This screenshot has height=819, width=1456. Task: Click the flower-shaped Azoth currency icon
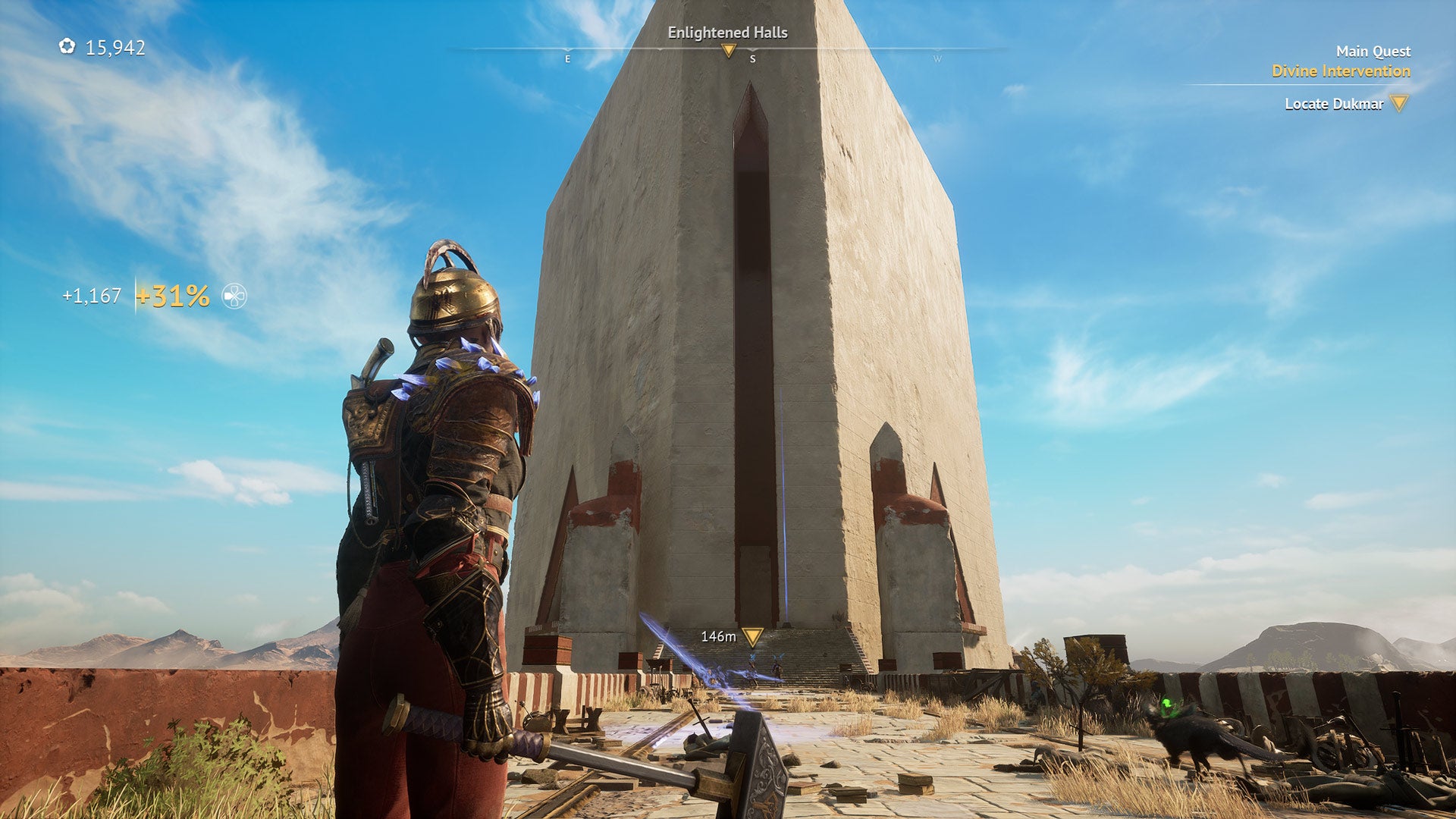click(67, 47)
